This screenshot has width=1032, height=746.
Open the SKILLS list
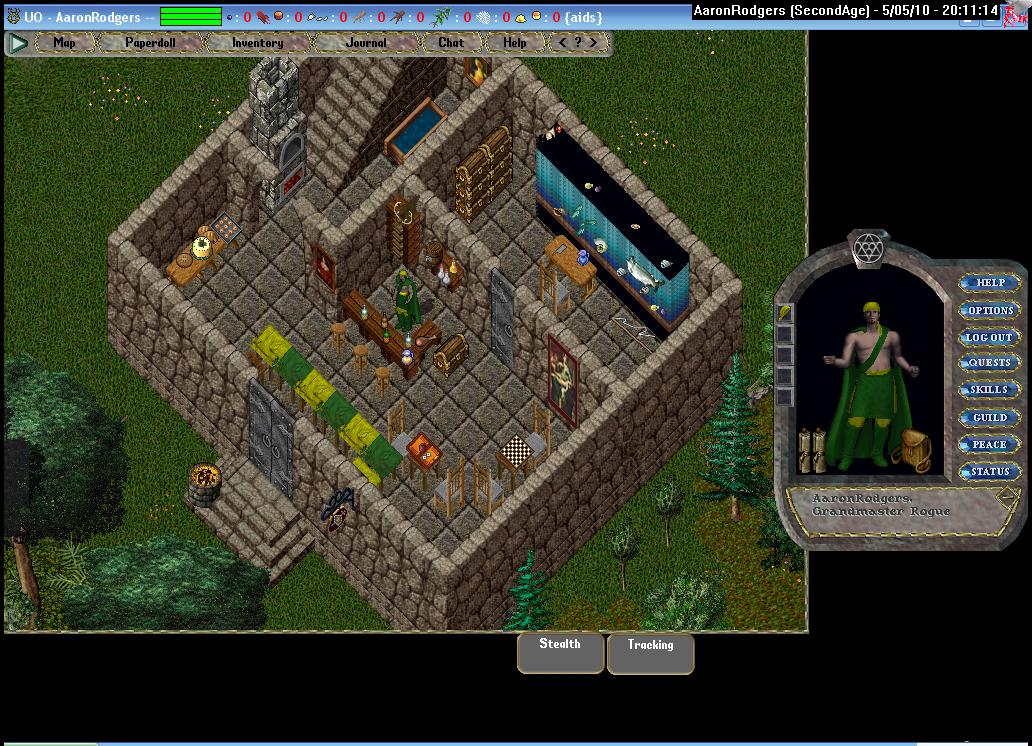coord(990,390)
